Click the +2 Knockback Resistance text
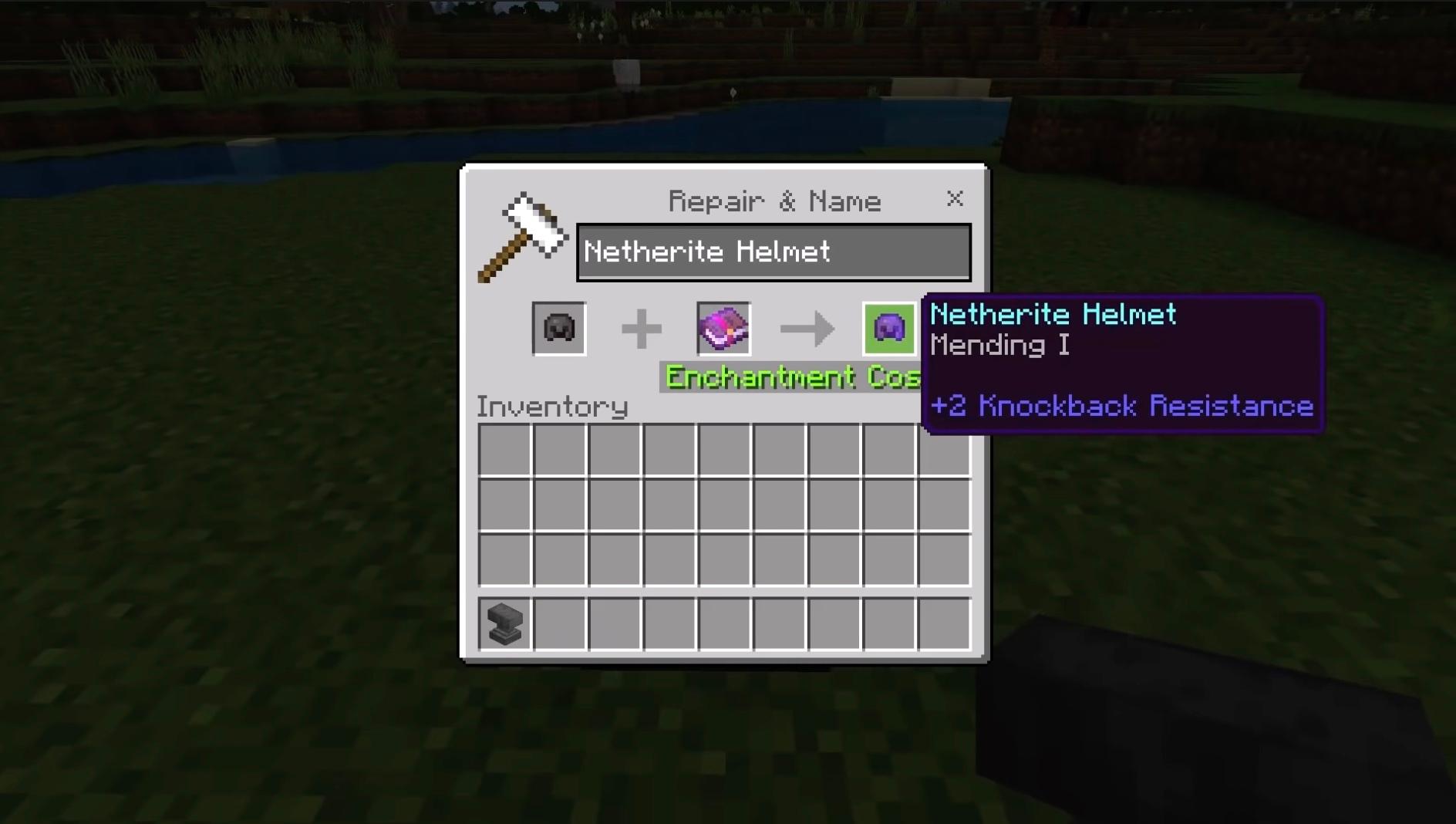This screenshot has height=824, width=1456. [1121, 406]
